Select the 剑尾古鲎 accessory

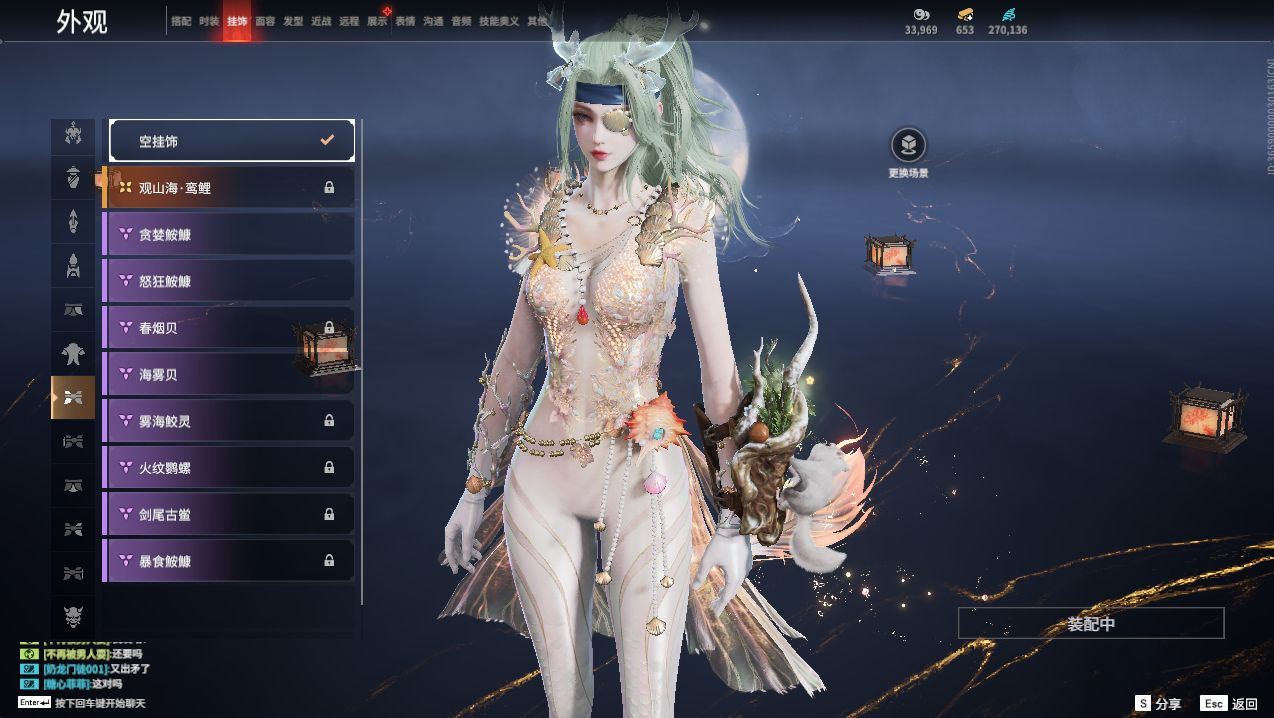(x=229, y=514)
